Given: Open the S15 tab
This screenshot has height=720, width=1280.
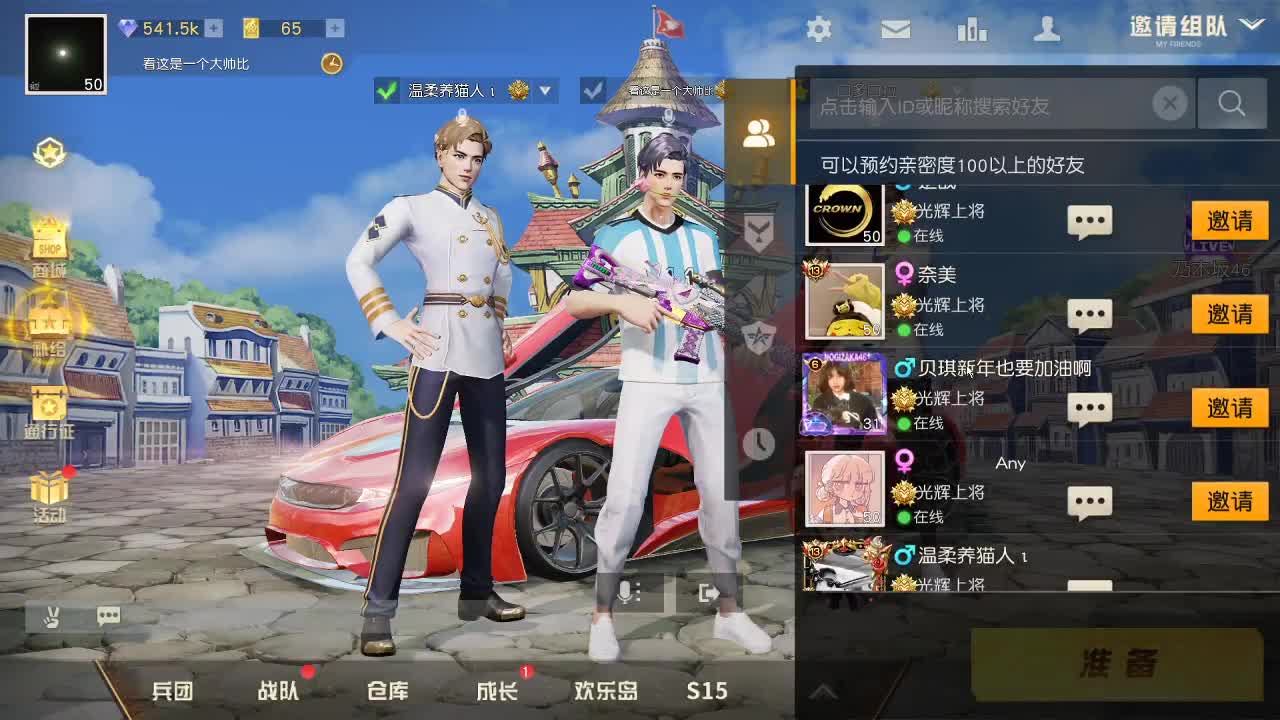Looking at the screenshot, I should pos(707,690).
